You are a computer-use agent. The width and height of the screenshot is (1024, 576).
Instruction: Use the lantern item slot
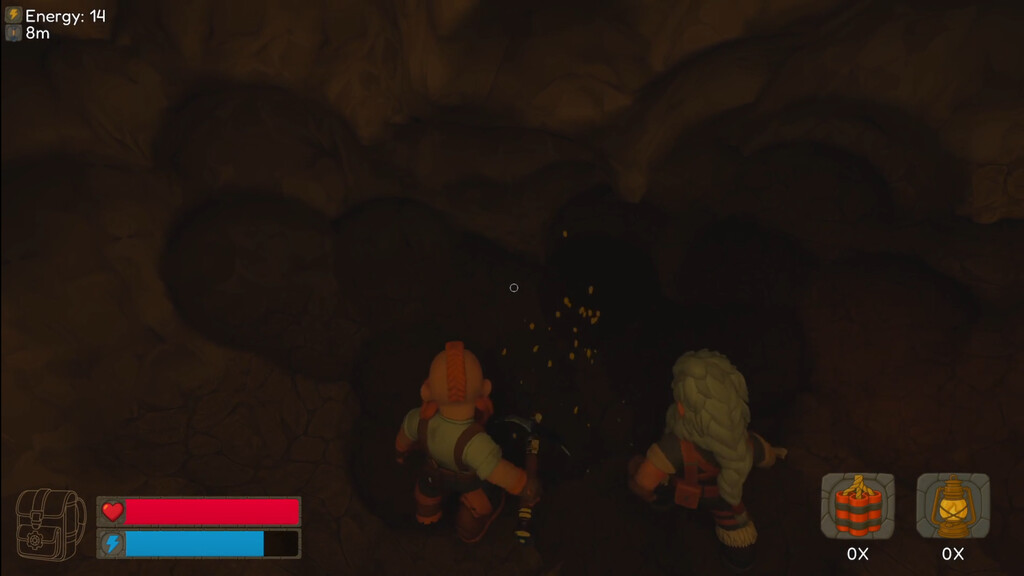[x=953, y=506]
